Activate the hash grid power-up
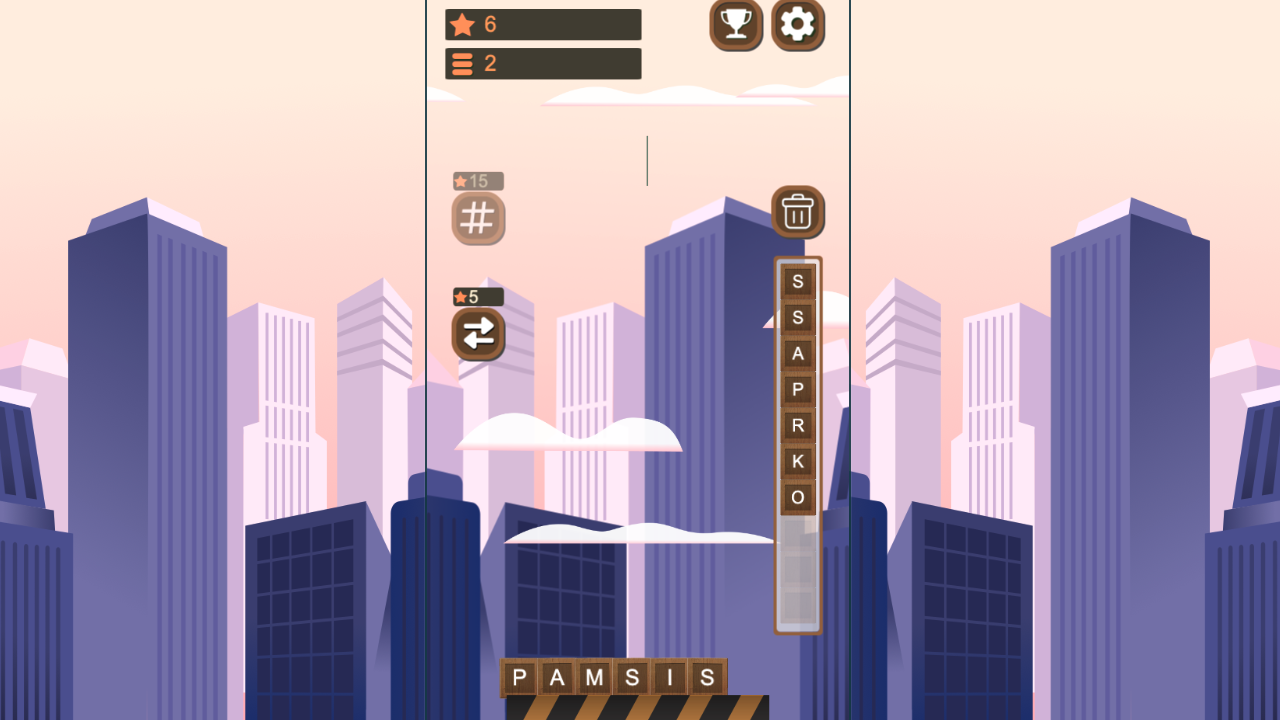This screenshot has height=720, width=1280. click(478, 218)
